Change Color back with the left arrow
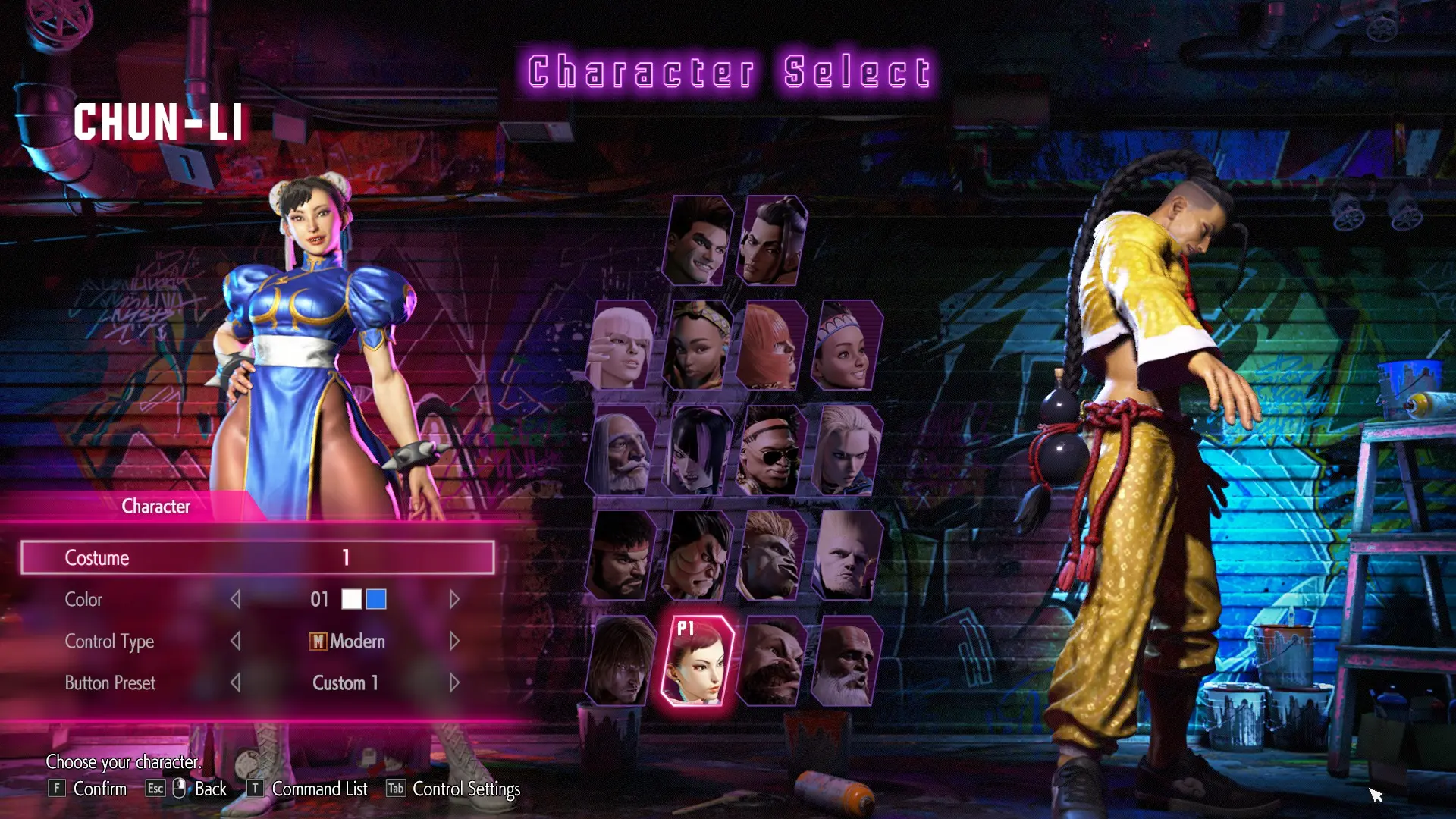 coord(236,600)
